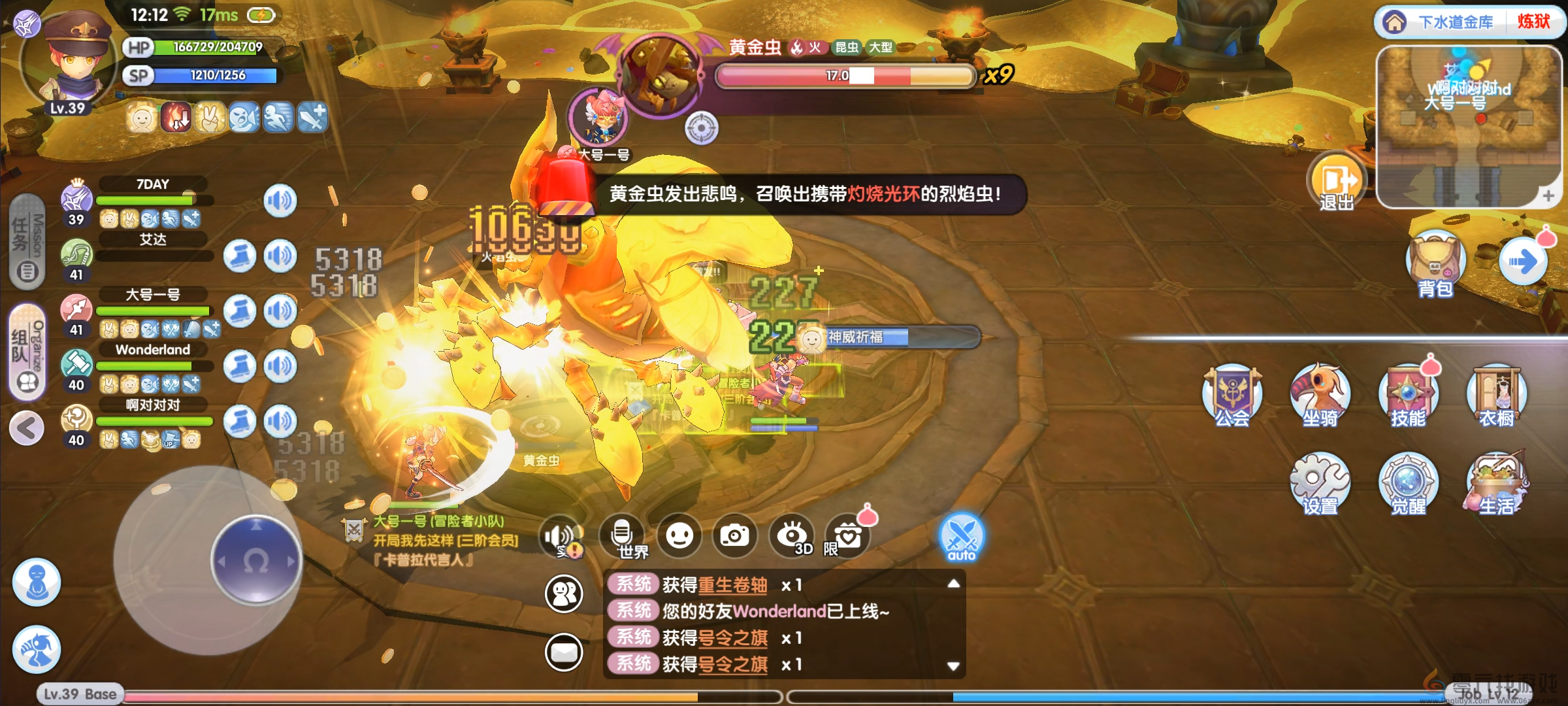The width and height of the screenshot is (1568, 706).
Task: Open the 公会 guild menu
Action: click(1232, 395)
